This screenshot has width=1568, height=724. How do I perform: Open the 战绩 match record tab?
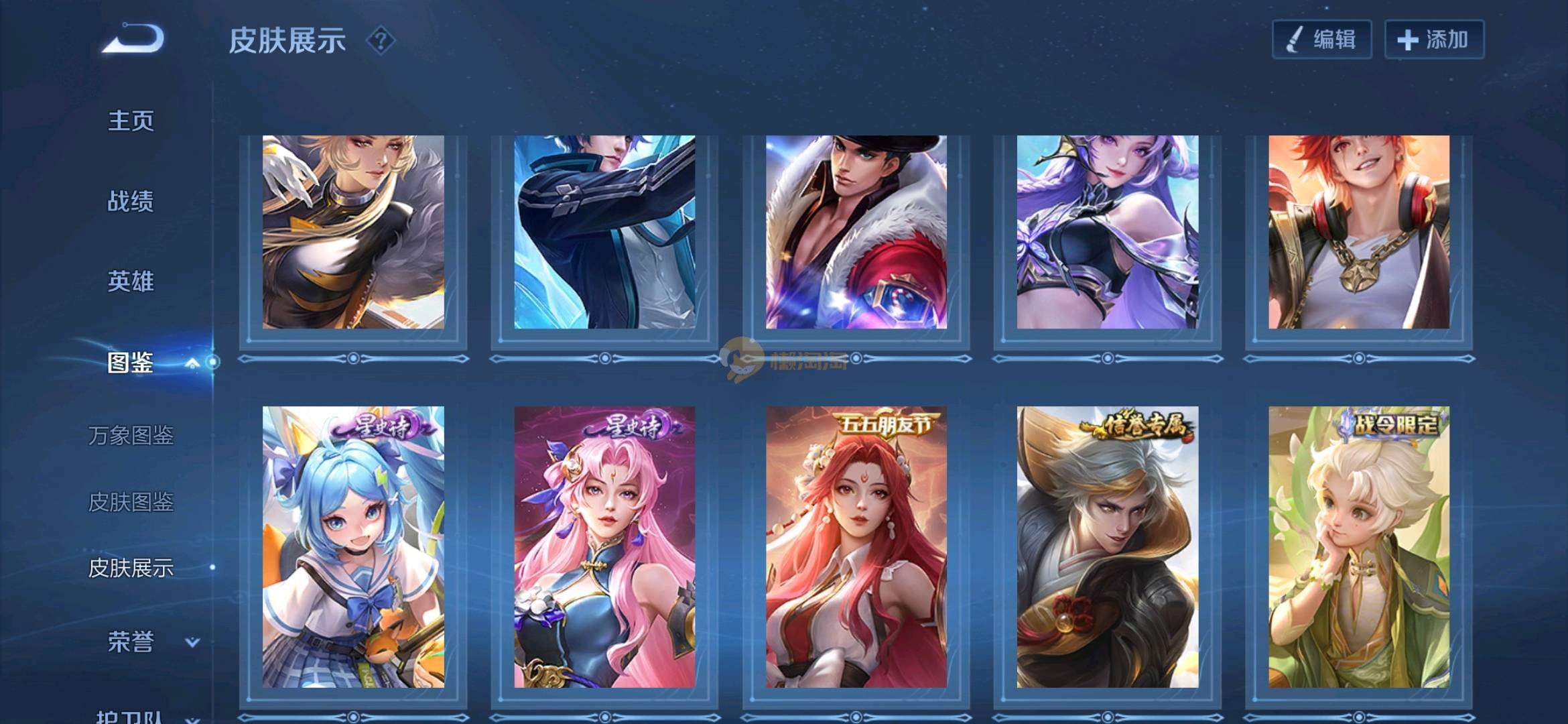[131, 201]
